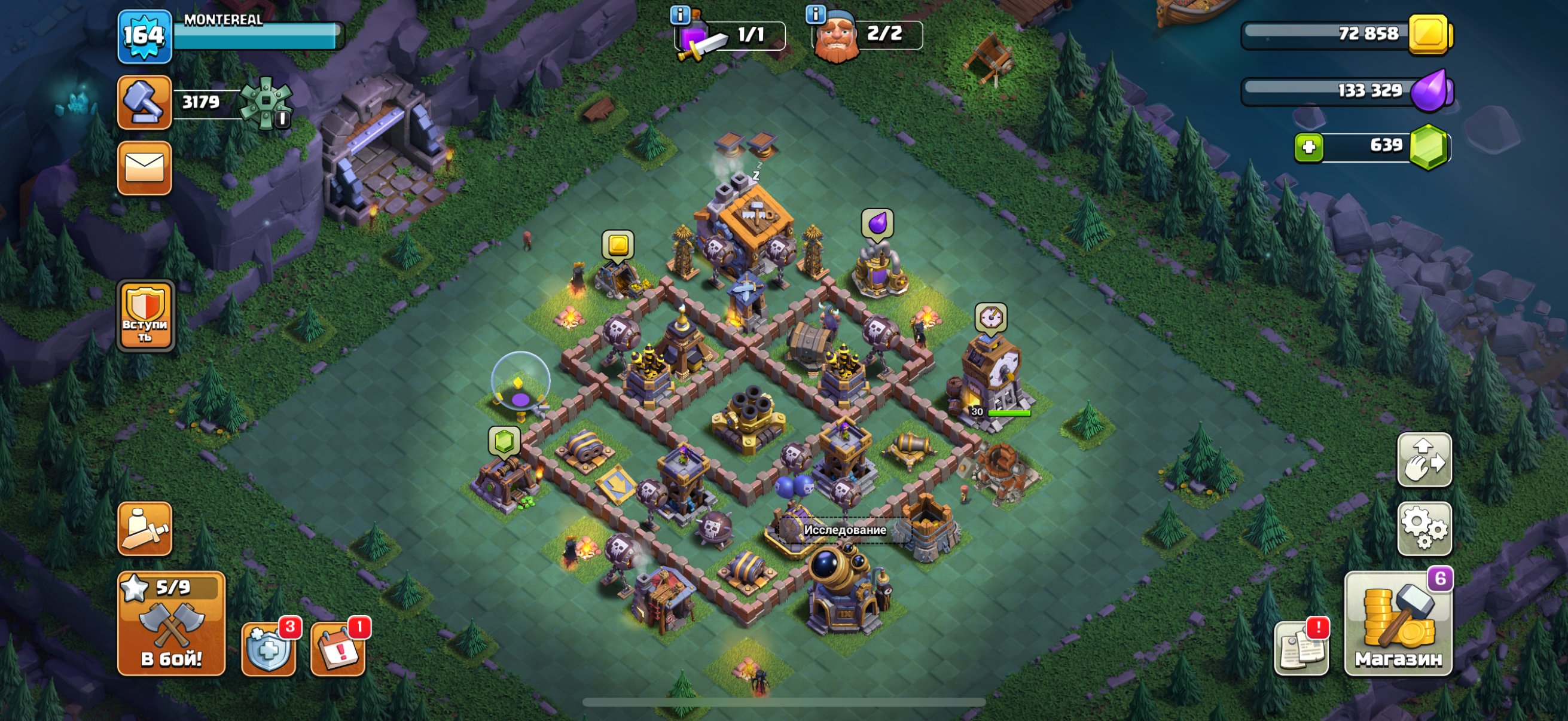The height and width of the screenshot is (721, 1568).
Task: Tap the clock tower boost bubble
Action: (x=990, y=317)
